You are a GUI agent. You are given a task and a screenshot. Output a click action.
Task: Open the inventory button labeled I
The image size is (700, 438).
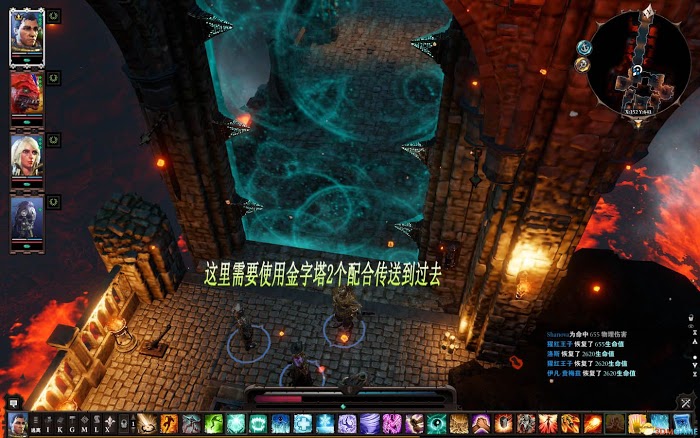(x=47, y=428)
